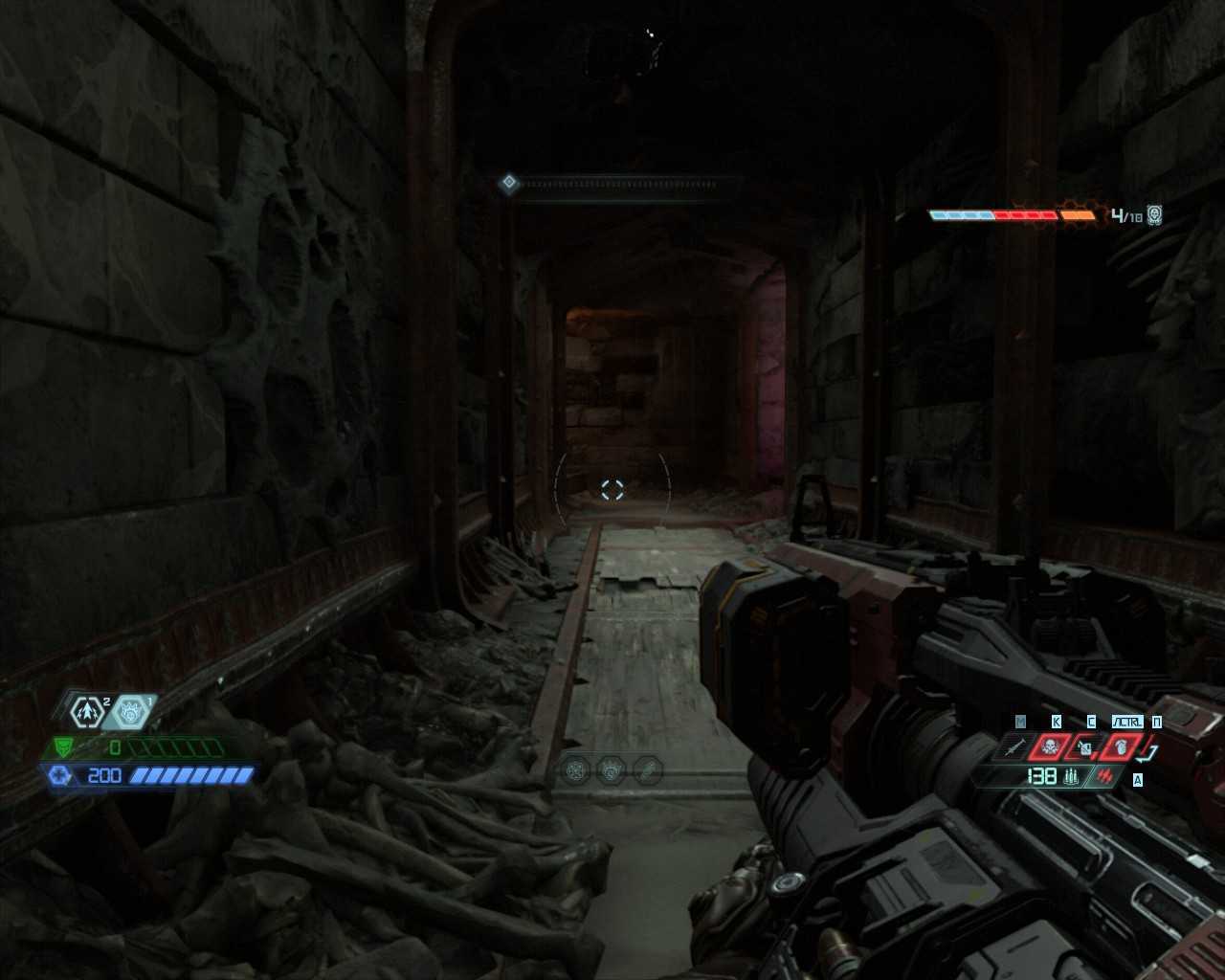Viewport: 1225px width, 980px height.
Task: Click the triple-arrow hexagon rune icon
Action: tap(88, 712)
